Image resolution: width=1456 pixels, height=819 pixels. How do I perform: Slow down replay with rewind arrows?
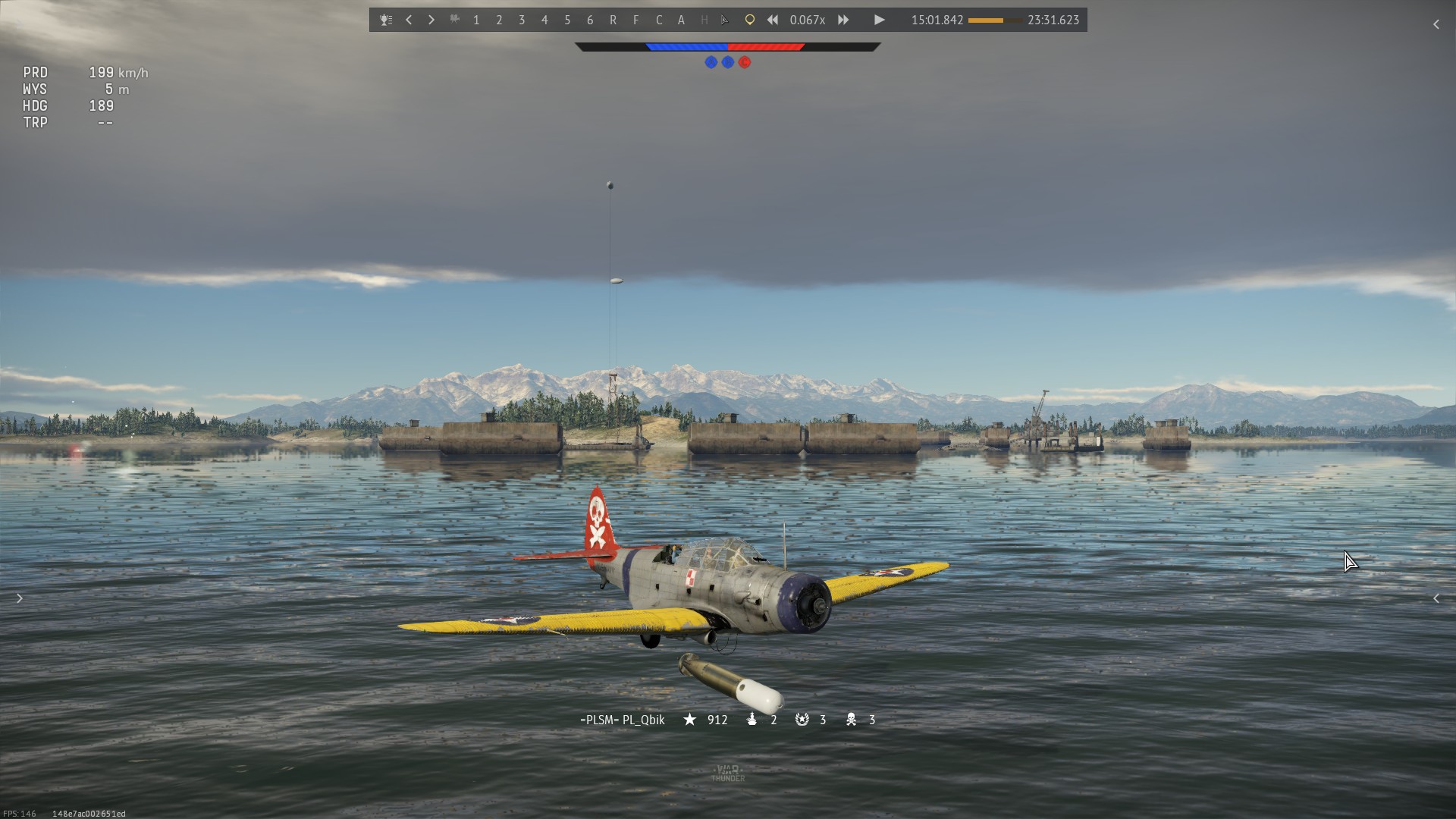[x=772, y=20]
